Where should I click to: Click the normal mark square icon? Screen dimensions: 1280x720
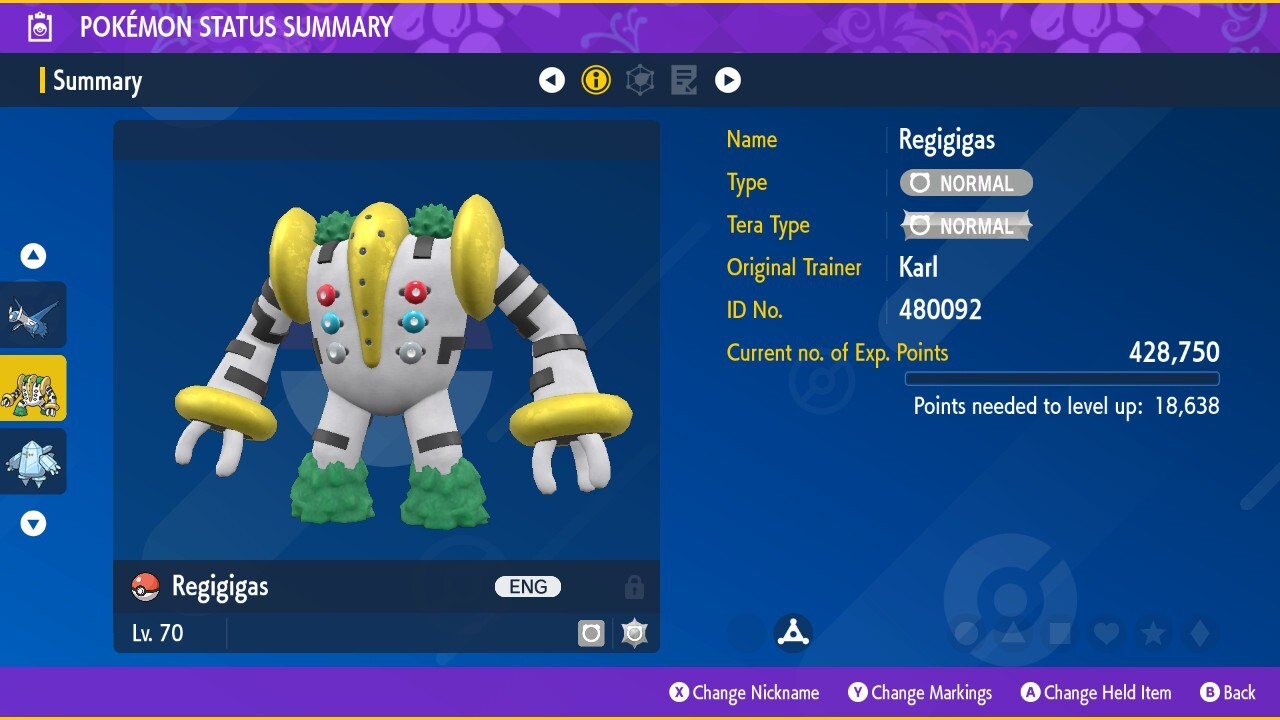[591, 632]
